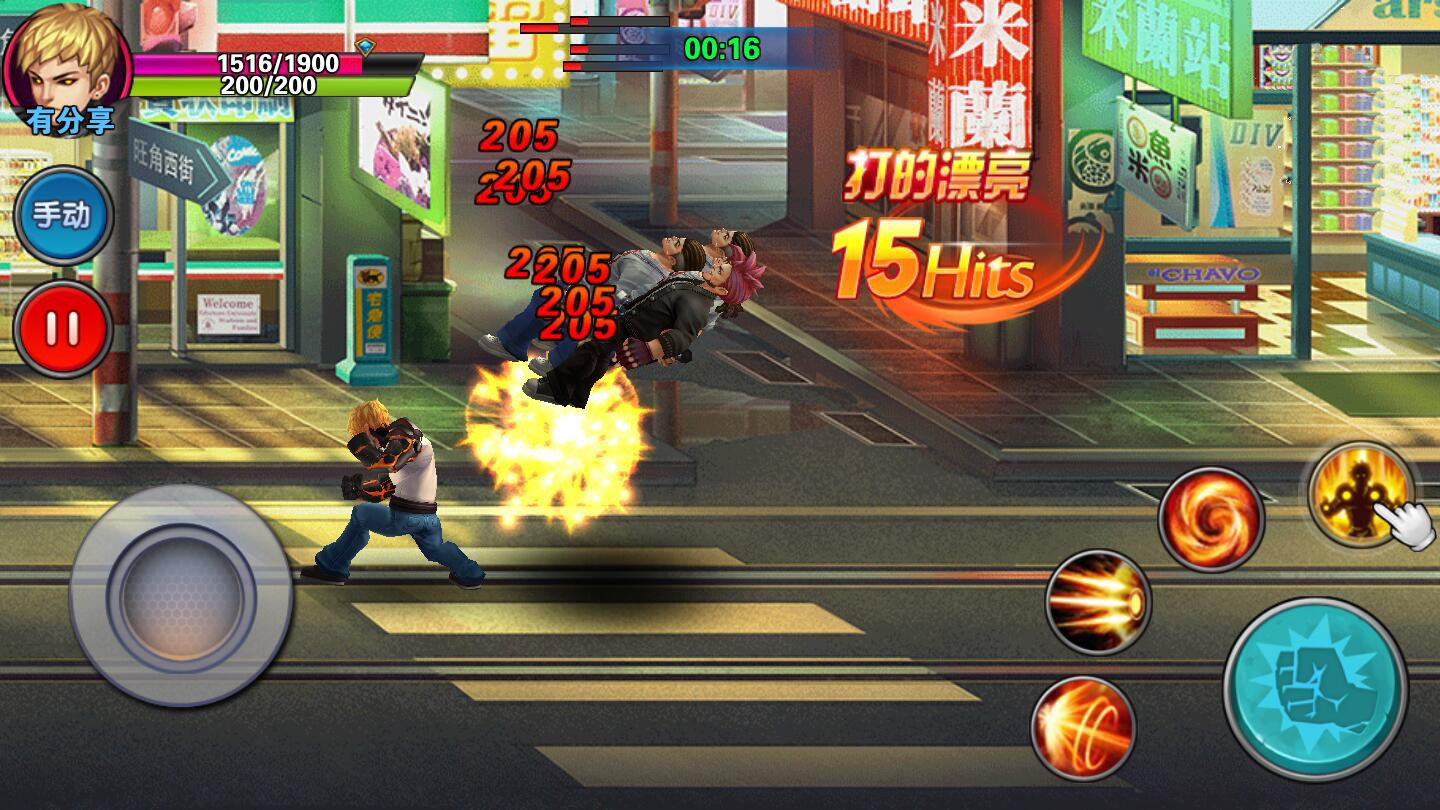Image resolution: width=1440 pixels, height=810 pixels.
Task: Activate the fire vortex swirl skill
Action: (x=1210, y=519)
